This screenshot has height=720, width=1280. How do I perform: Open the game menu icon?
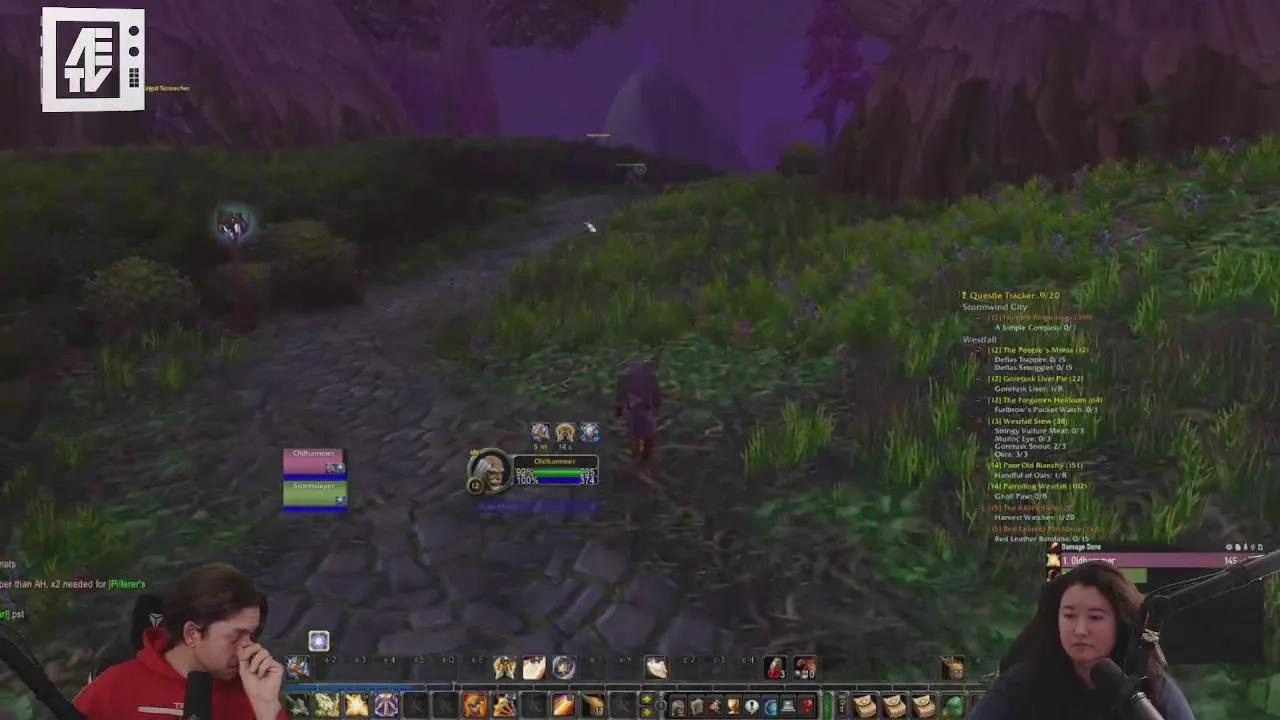click(x=788, y=705)
